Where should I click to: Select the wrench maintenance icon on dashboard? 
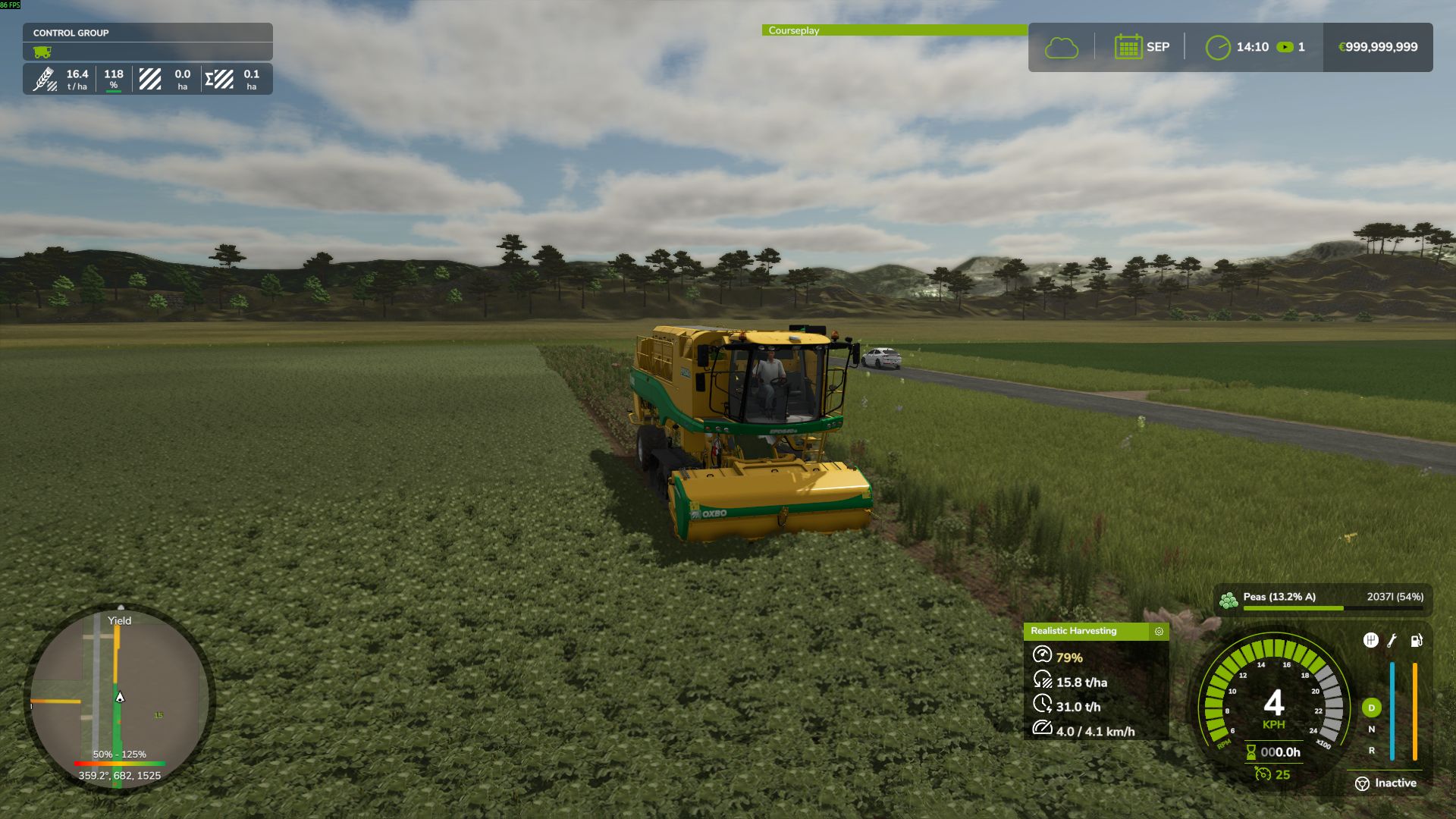click(1392, 641)
